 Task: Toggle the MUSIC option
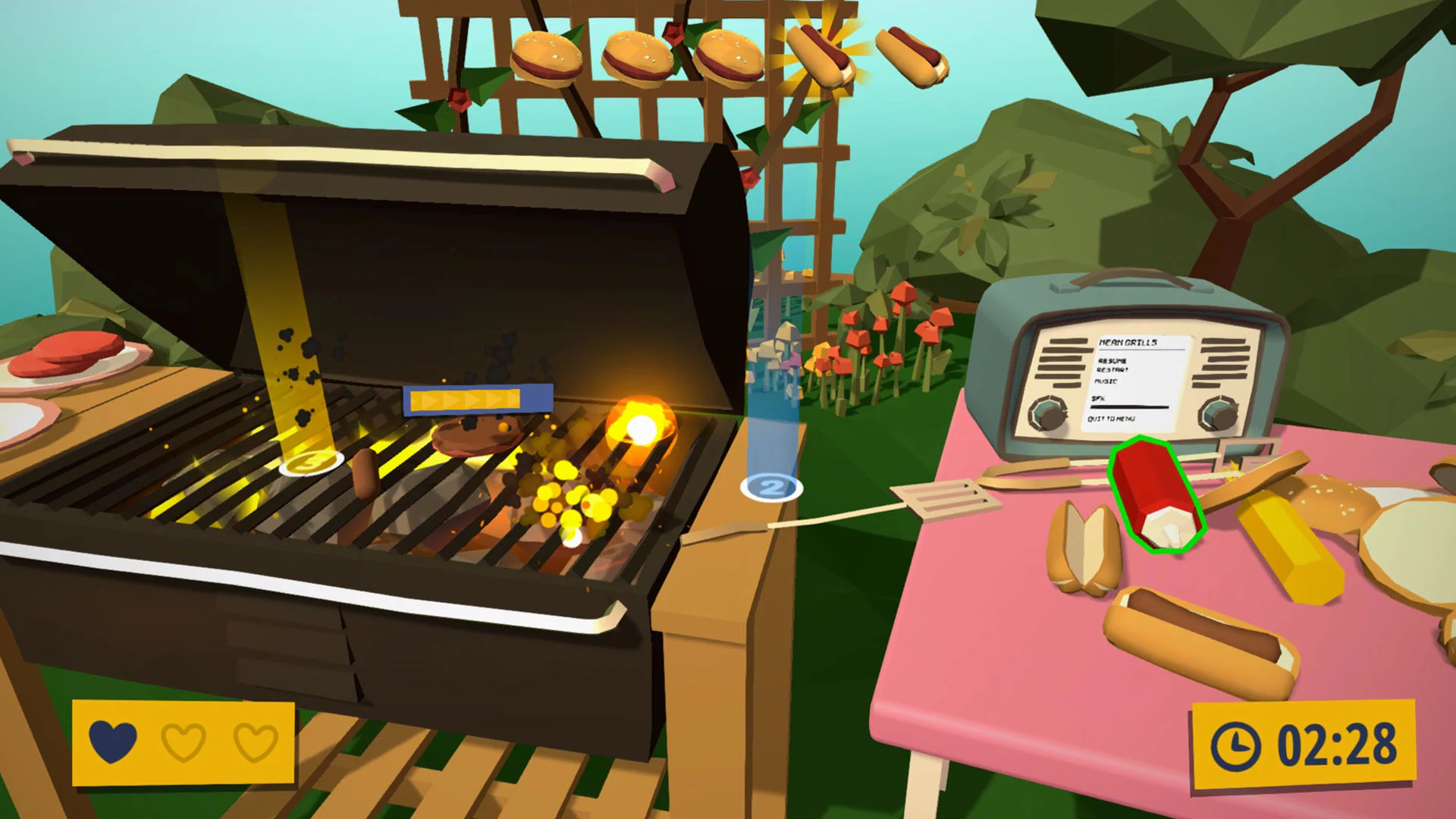click(x=1106, y=381)
